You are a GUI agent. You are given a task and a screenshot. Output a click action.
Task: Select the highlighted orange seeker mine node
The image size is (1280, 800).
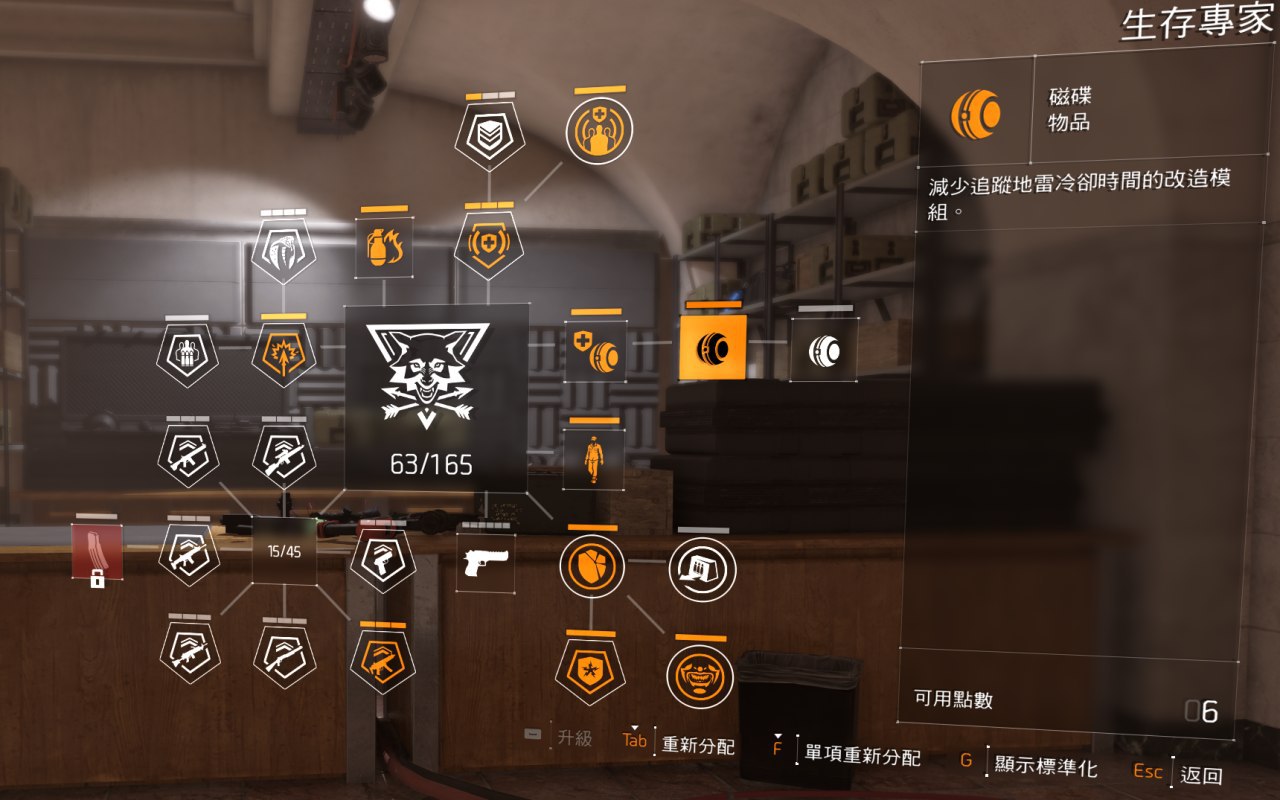pyautogui.click(x=712, y=348)
